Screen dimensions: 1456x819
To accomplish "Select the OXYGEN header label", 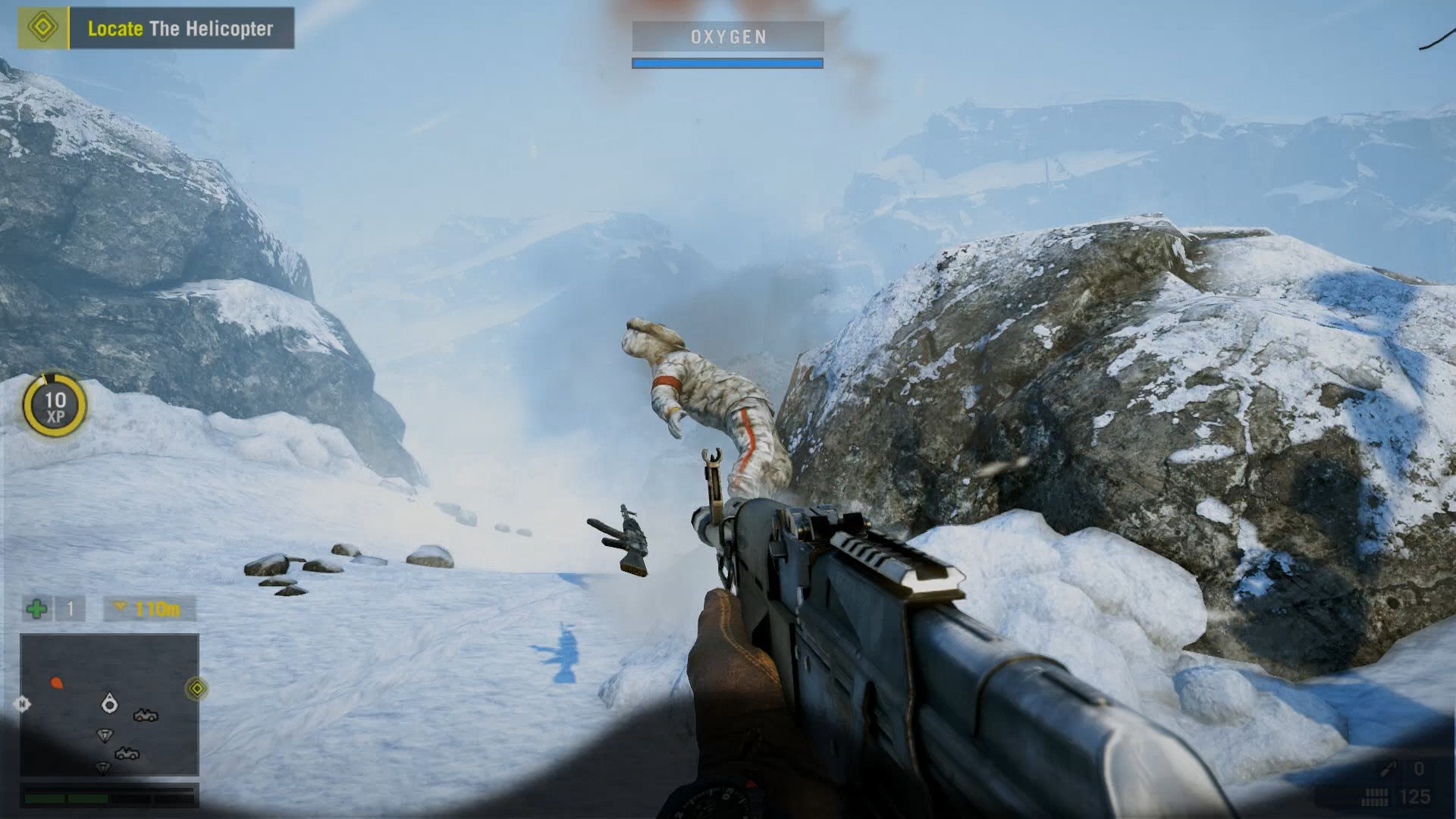I will pos(726,36).
